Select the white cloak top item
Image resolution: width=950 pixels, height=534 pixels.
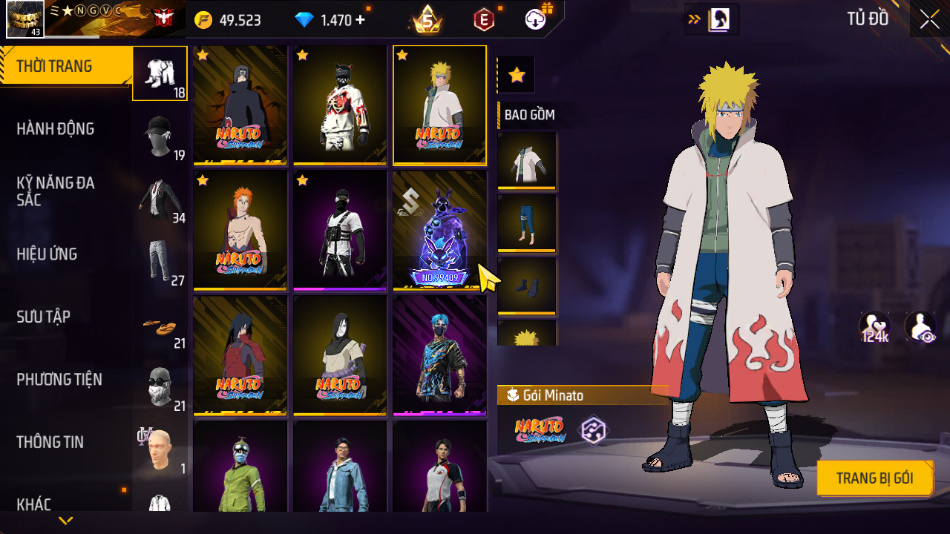coord(527,160)
